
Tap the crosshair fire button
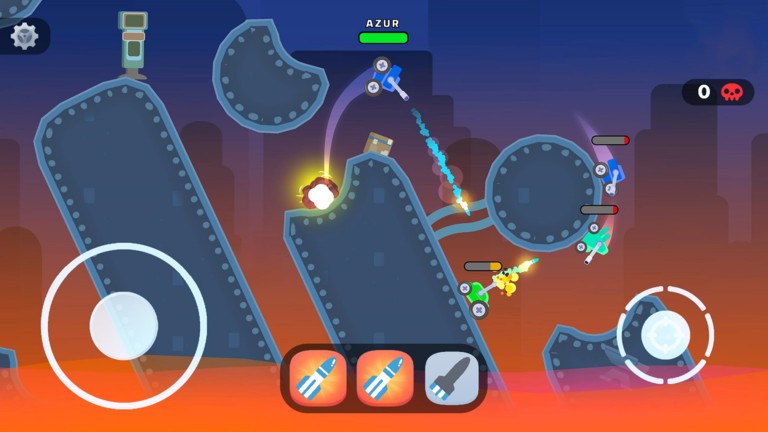(x=665, y=334)
